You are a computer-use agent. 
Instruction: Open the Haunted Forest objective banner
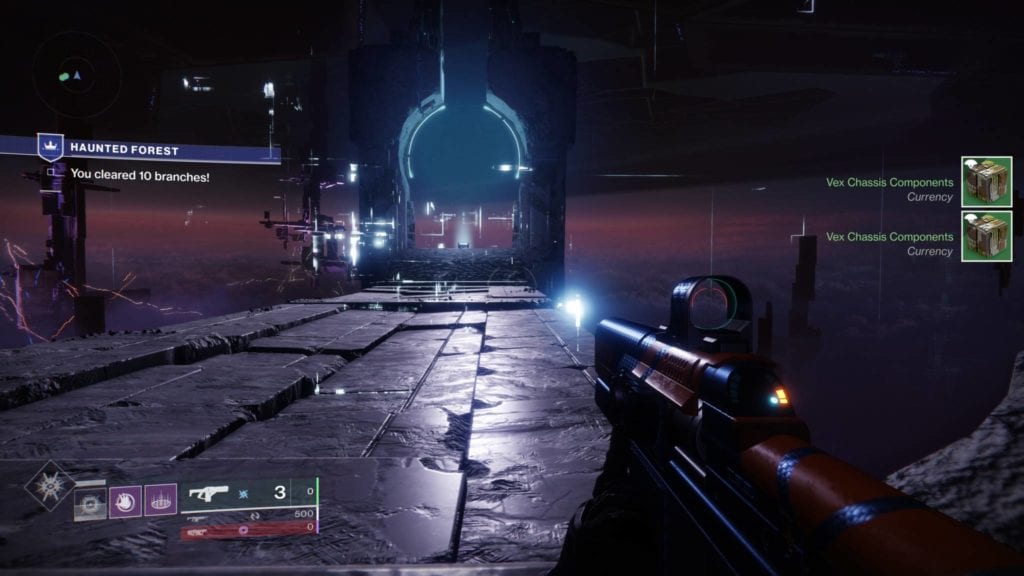click(x=160, y=149)
